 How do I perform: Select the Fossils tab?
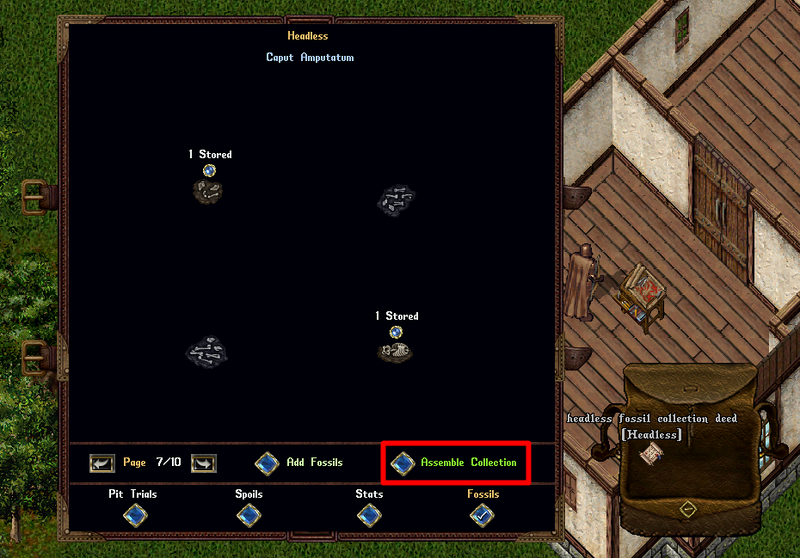pyautogui.click(x=483, y=514)
